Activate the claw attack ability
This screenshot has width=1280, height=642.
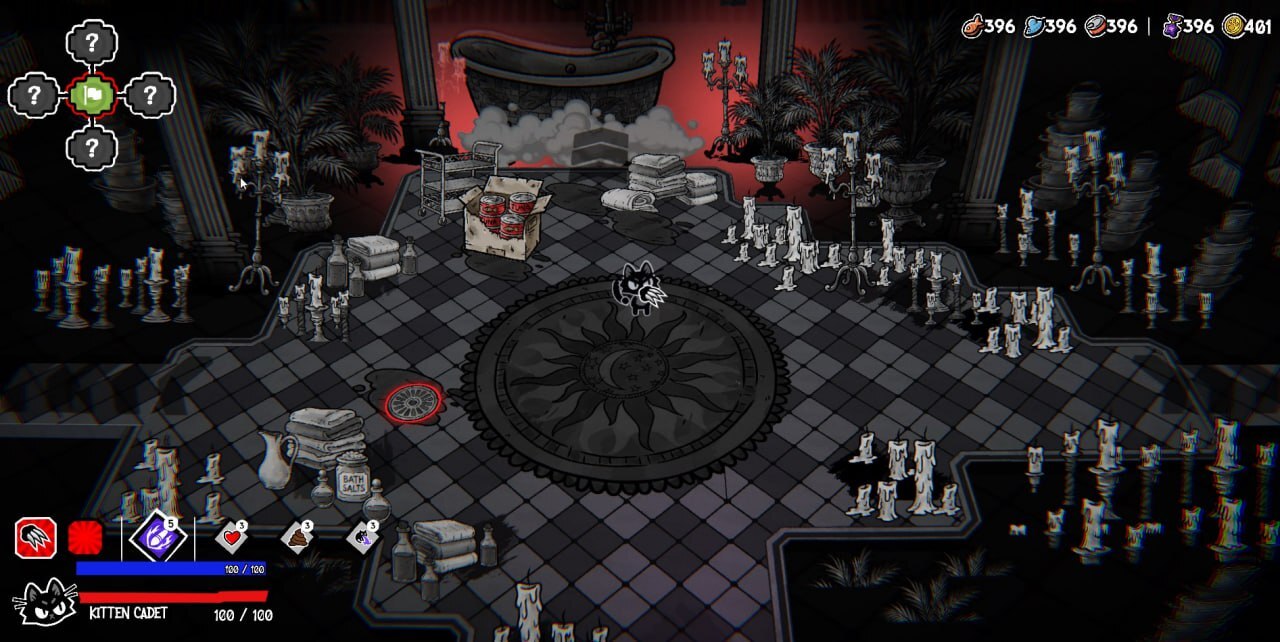coord(35,538)
